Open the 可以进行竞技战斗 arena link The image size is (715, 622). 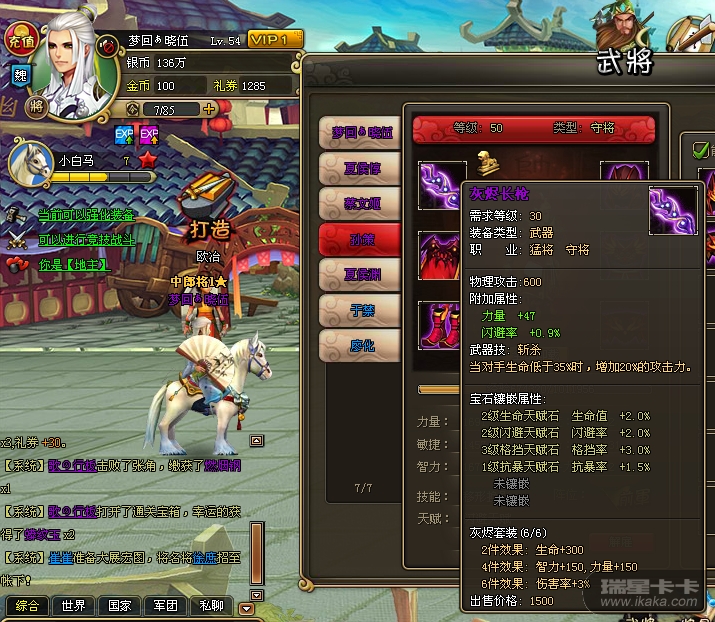click(86, 240)
